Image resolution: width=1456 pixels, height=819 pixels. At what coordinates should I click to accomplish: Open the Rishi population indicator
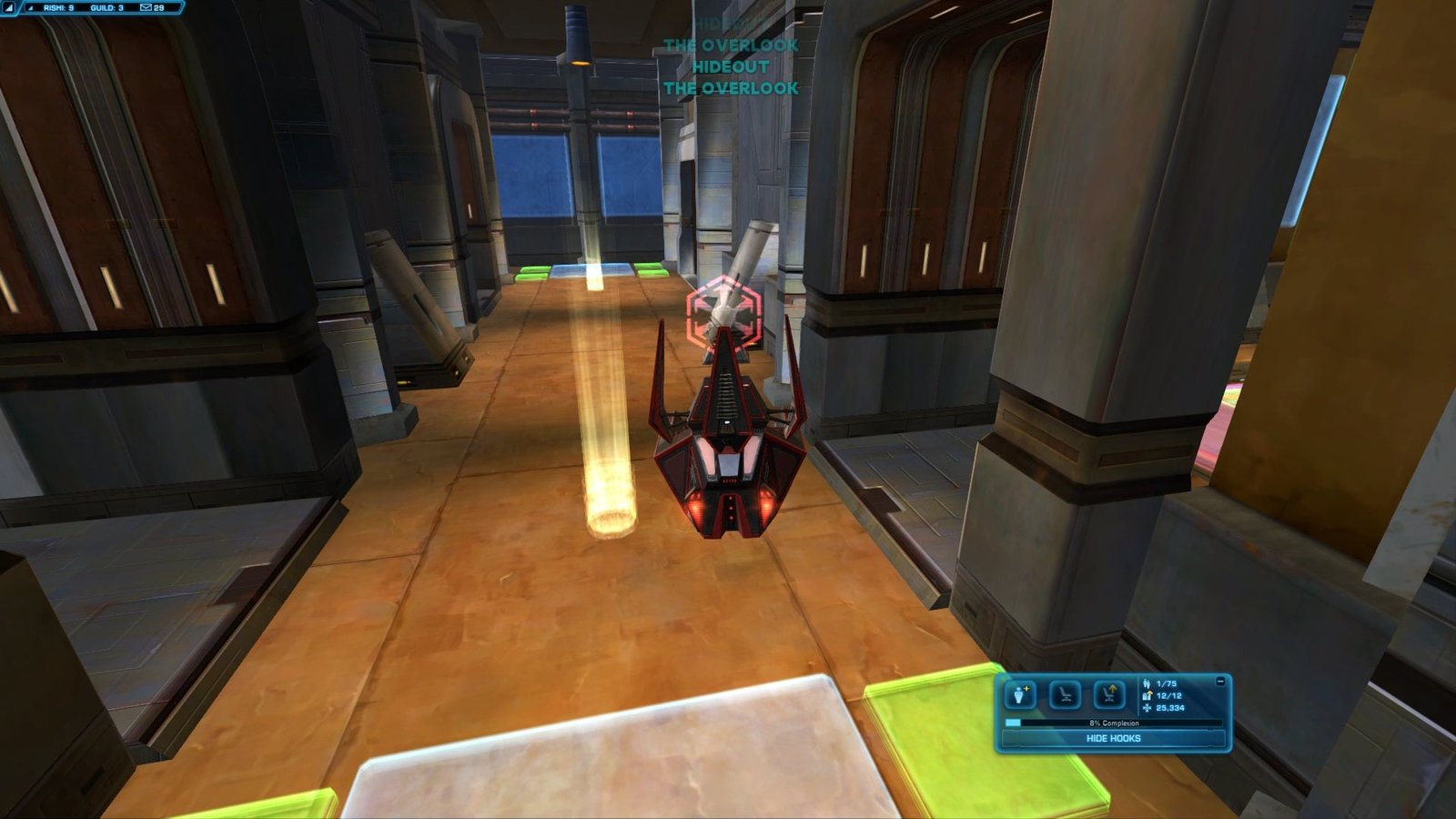pos(58,7)
